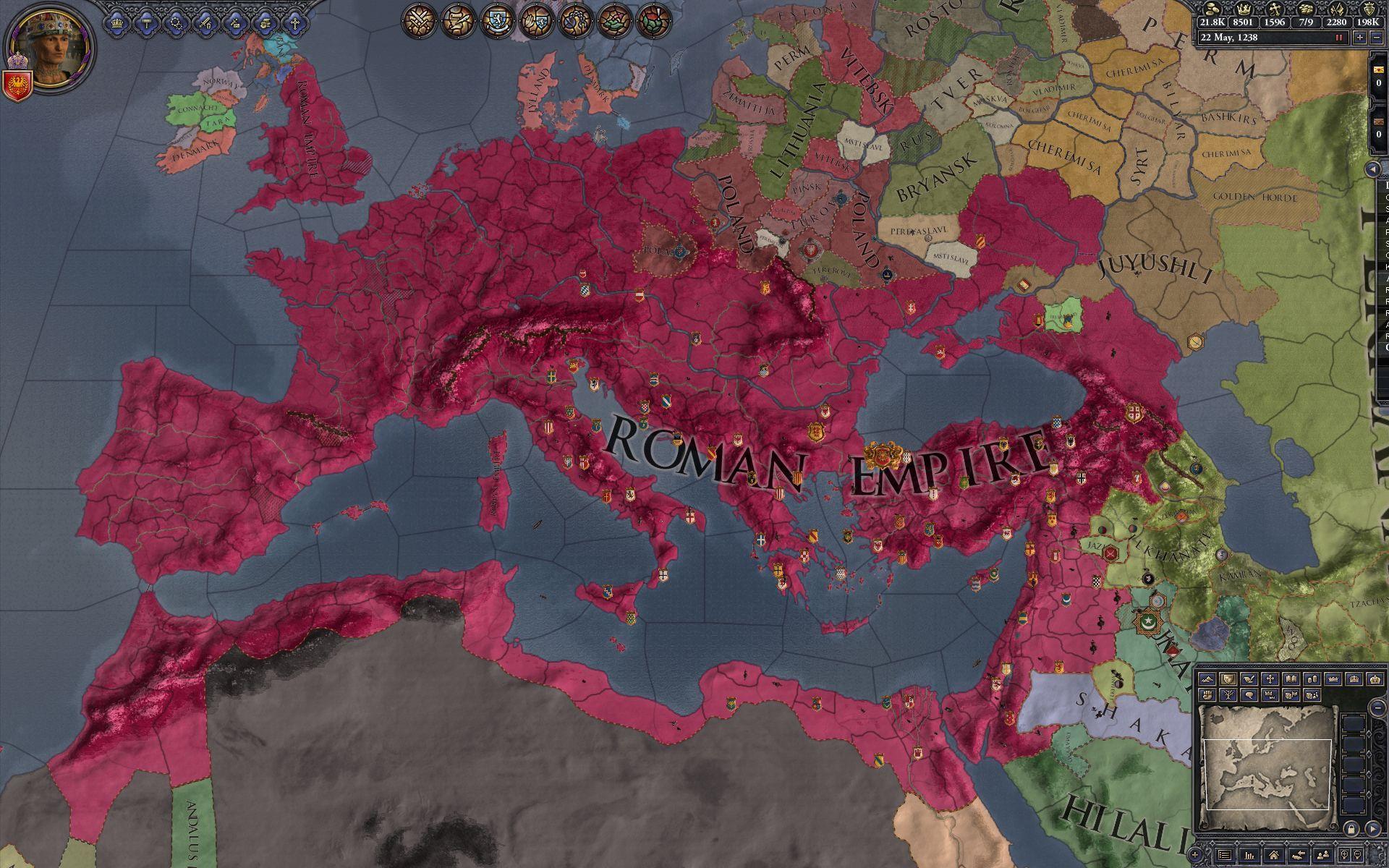Lock the minimap panel with the padlock

[1352, 830]
